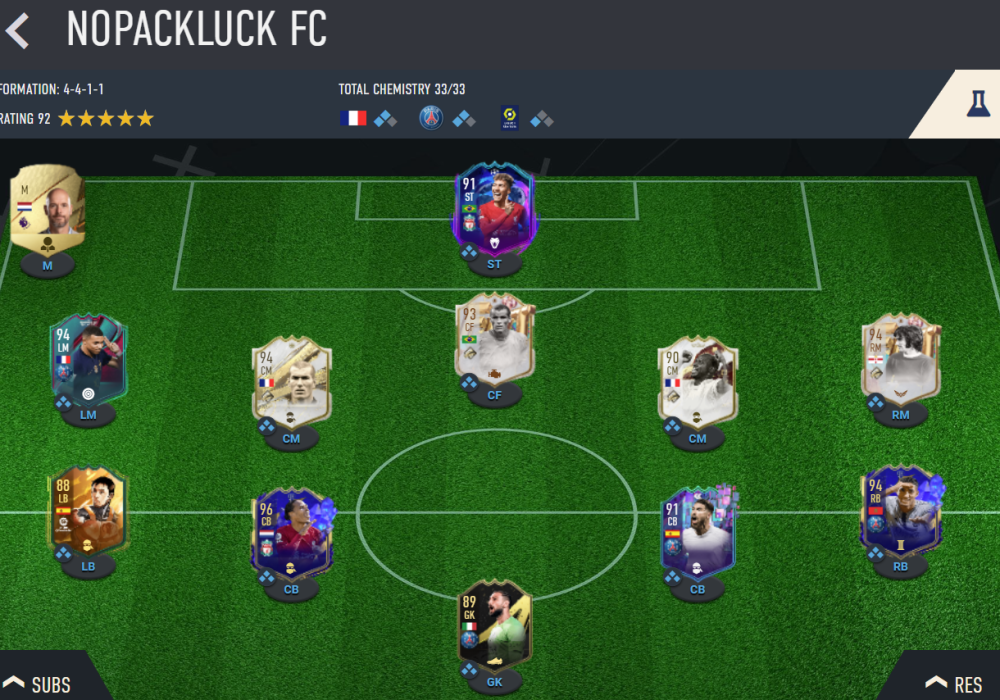Select the 89-rated GK goalkeeper card
The height and width of the screenshot is (700, 1000).
pyautogui.click(x=494, y=625)
